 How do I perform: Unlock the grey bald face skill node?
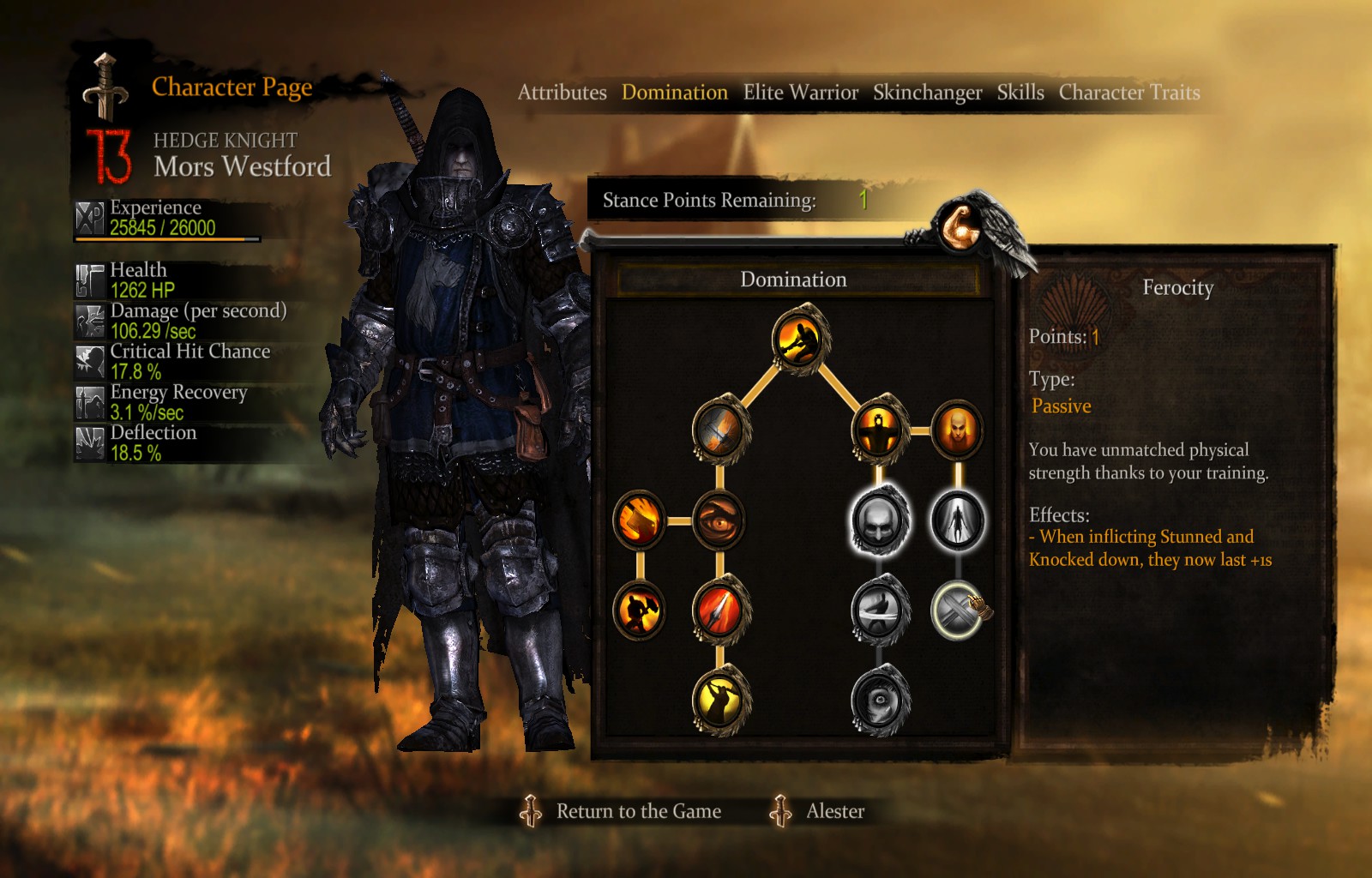point(879,520)
